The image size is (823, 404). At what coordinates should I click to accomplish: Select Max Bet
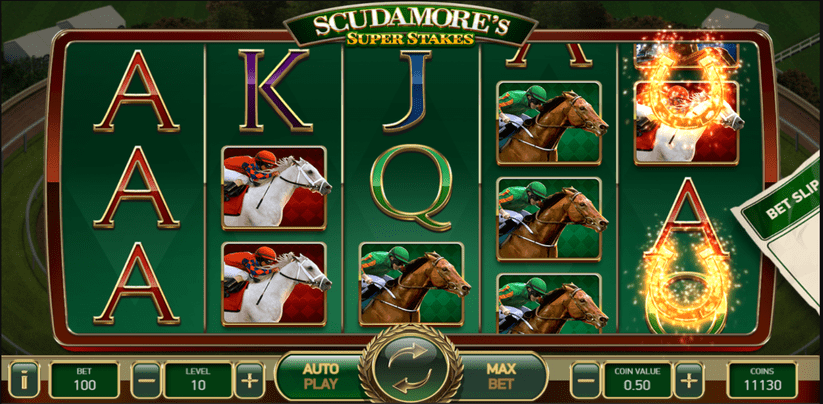500,377
